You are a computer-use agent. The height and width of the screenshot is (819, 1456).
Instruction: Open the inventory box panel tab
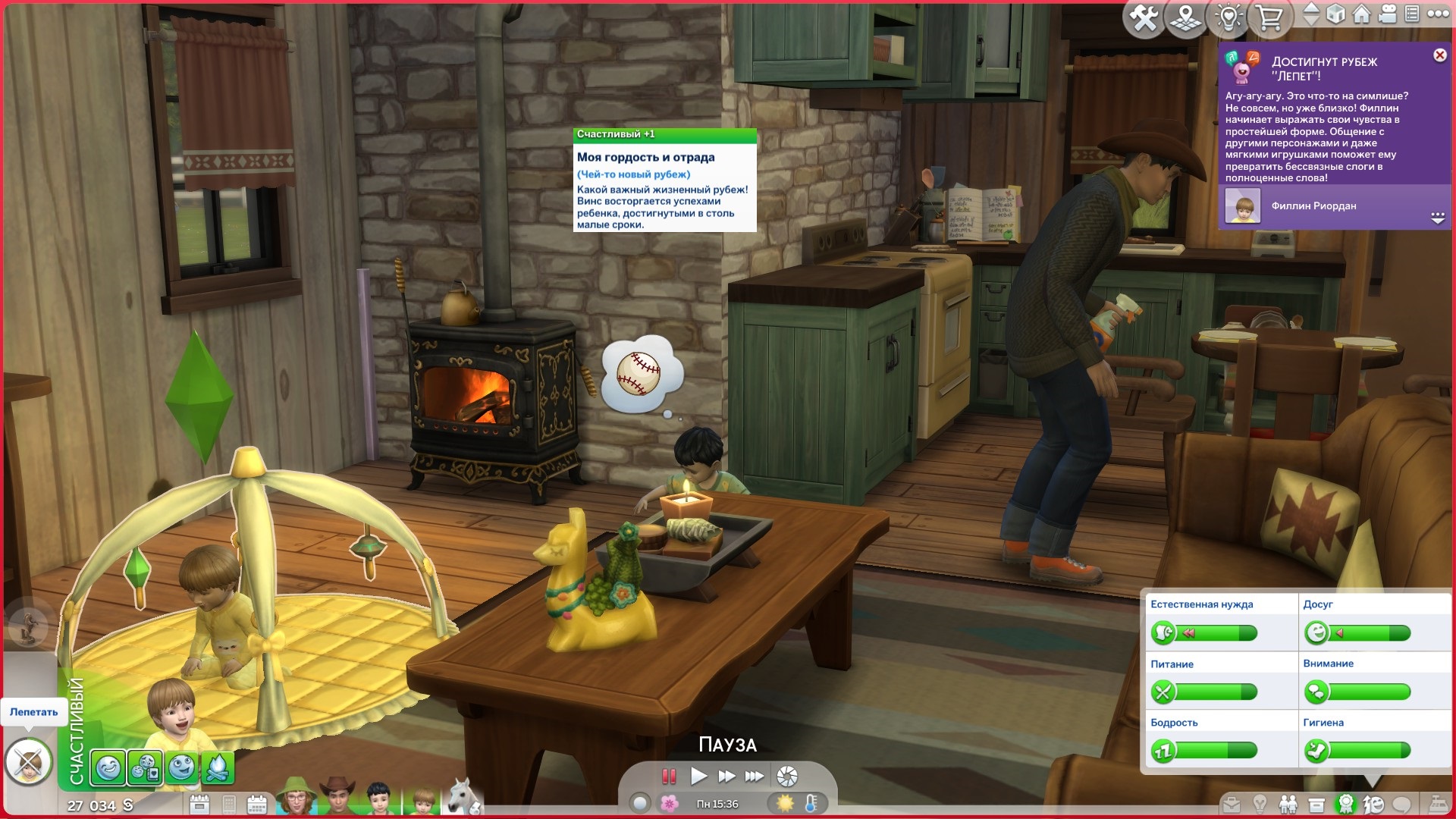click(x=1316, y=804)
